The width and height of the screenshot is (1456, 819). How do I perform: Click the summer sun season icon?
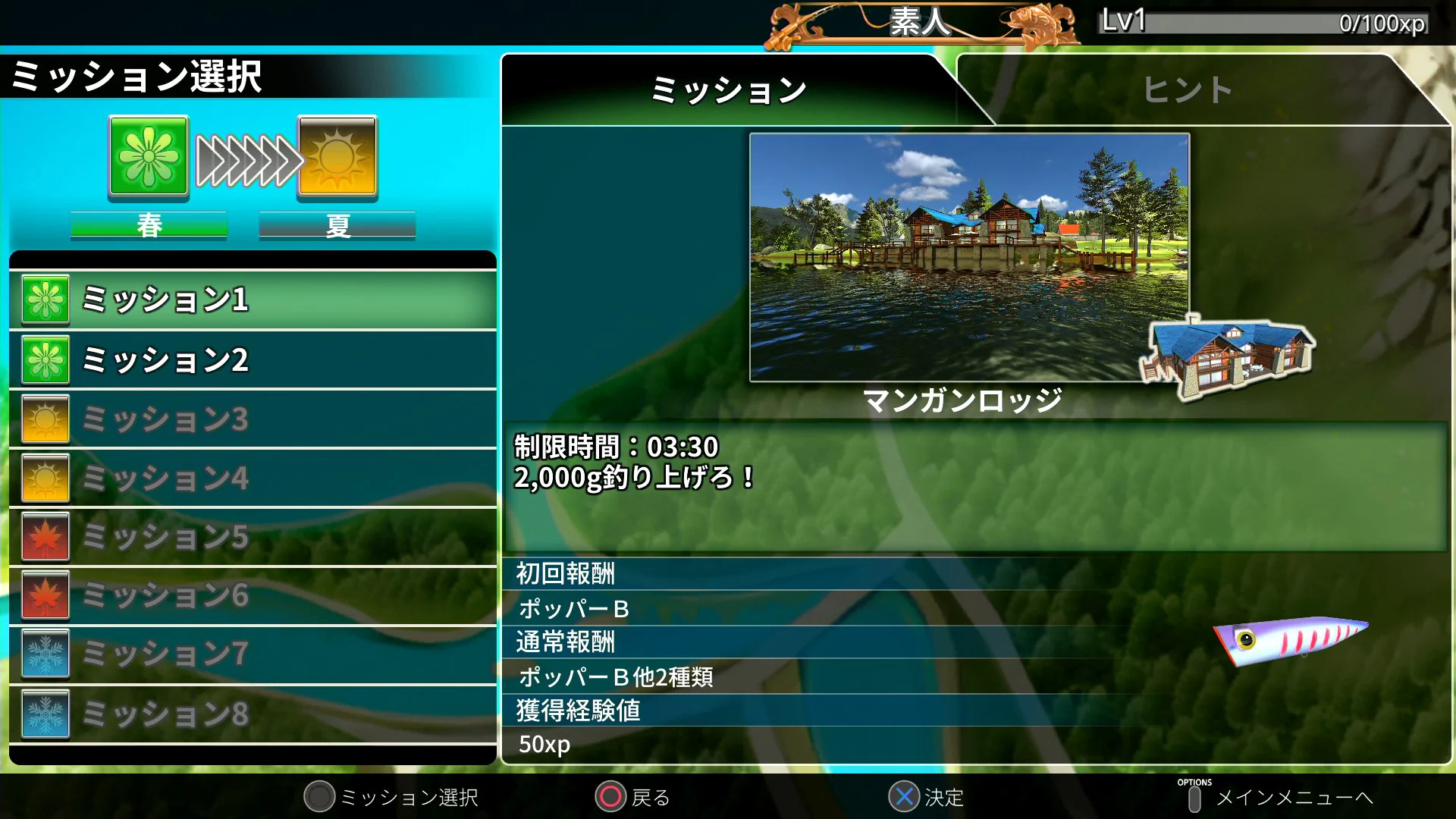pos(337,157)
